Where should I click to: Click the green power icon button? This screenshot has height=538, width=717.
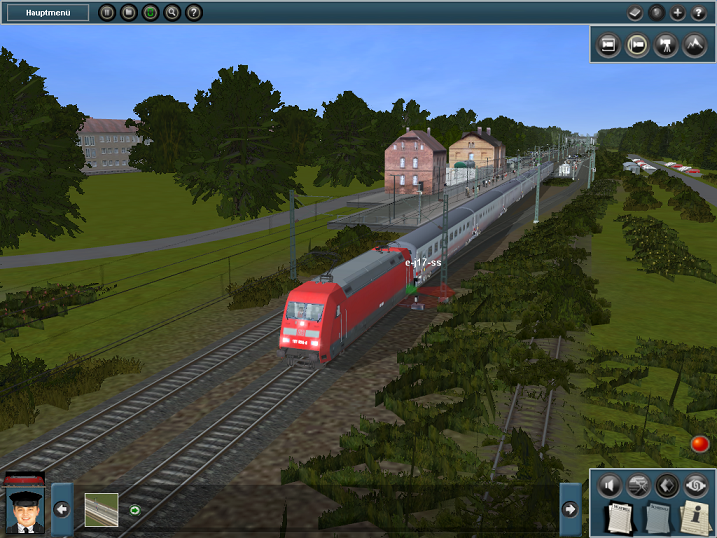(151, 13)
